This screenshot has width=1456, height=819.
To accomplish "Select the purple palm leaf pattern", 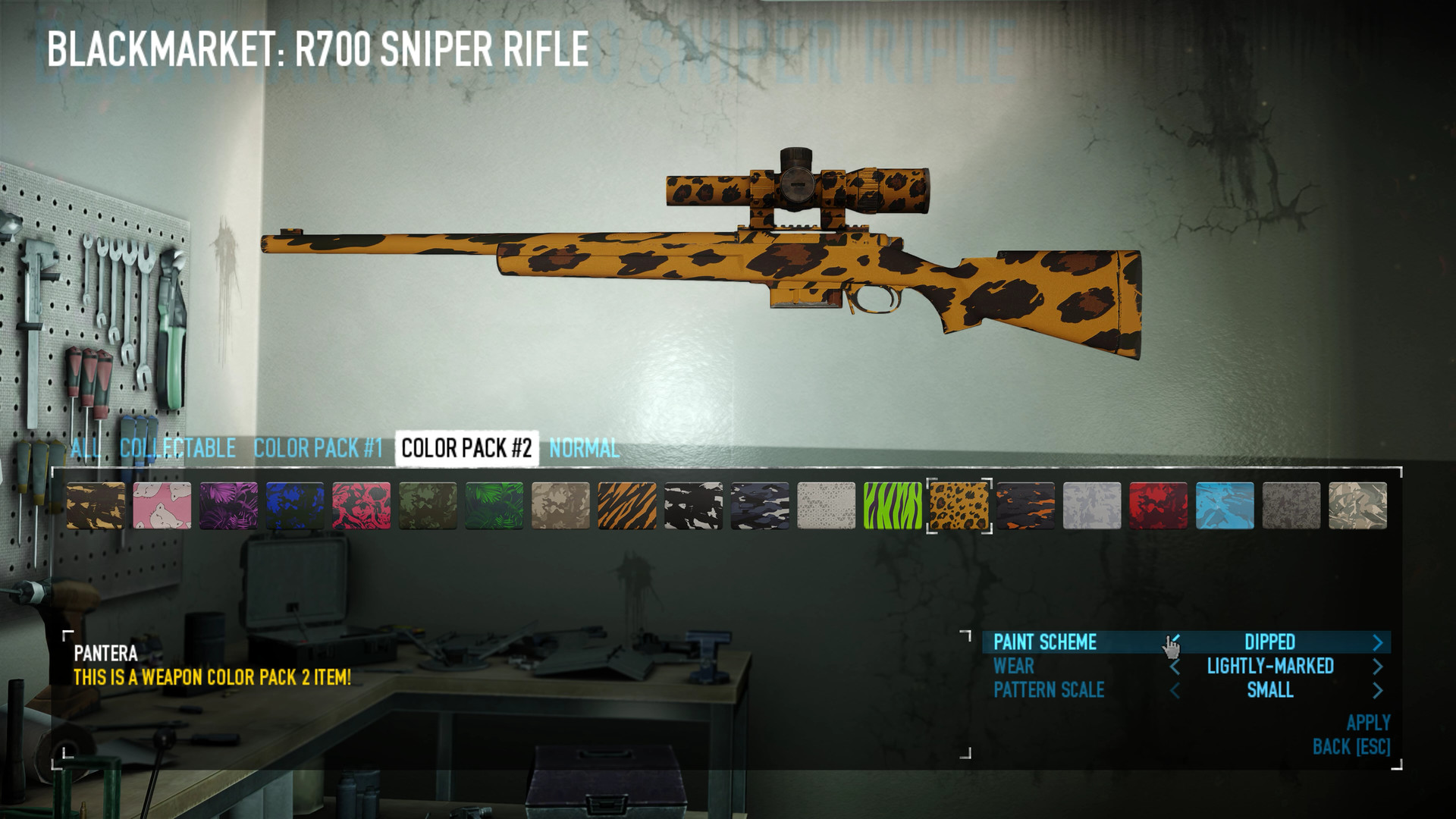I will click(228, 505).
